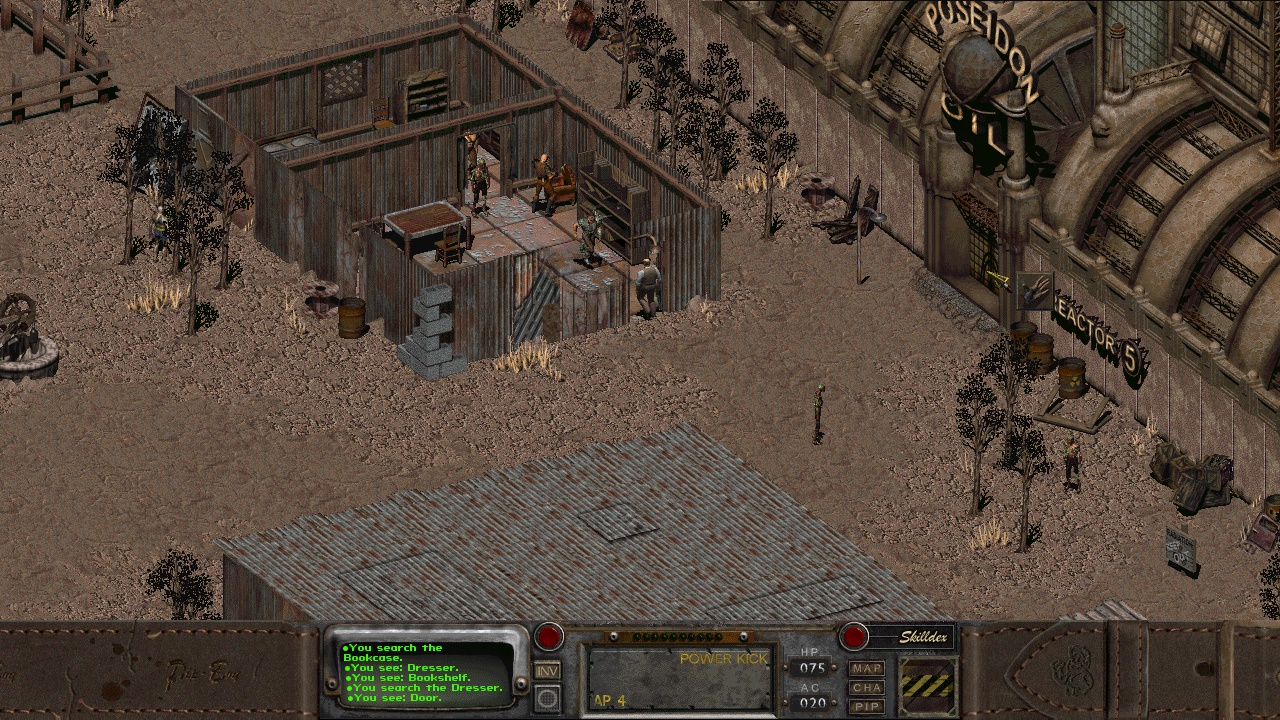Open the PIP-Boy via PIP button
The height and width of the screenshot is (720, 1280).
(x=867, y=706)
